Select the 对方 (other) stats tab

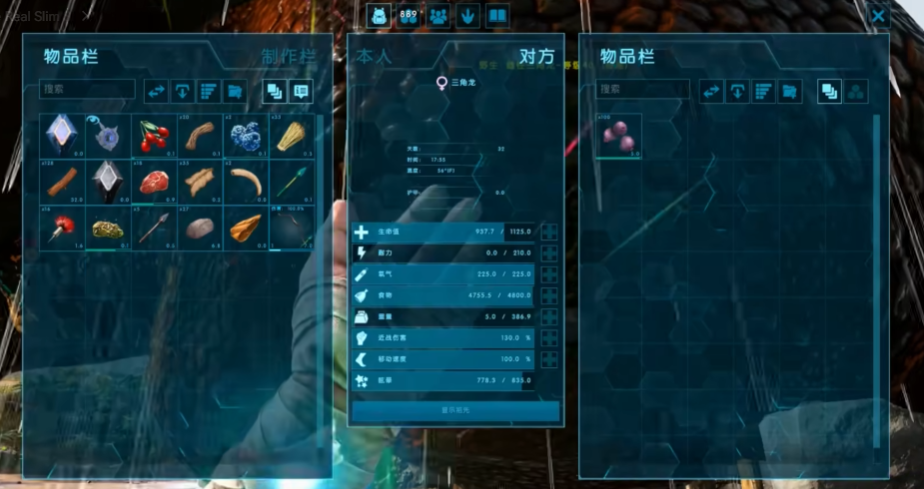536,57
